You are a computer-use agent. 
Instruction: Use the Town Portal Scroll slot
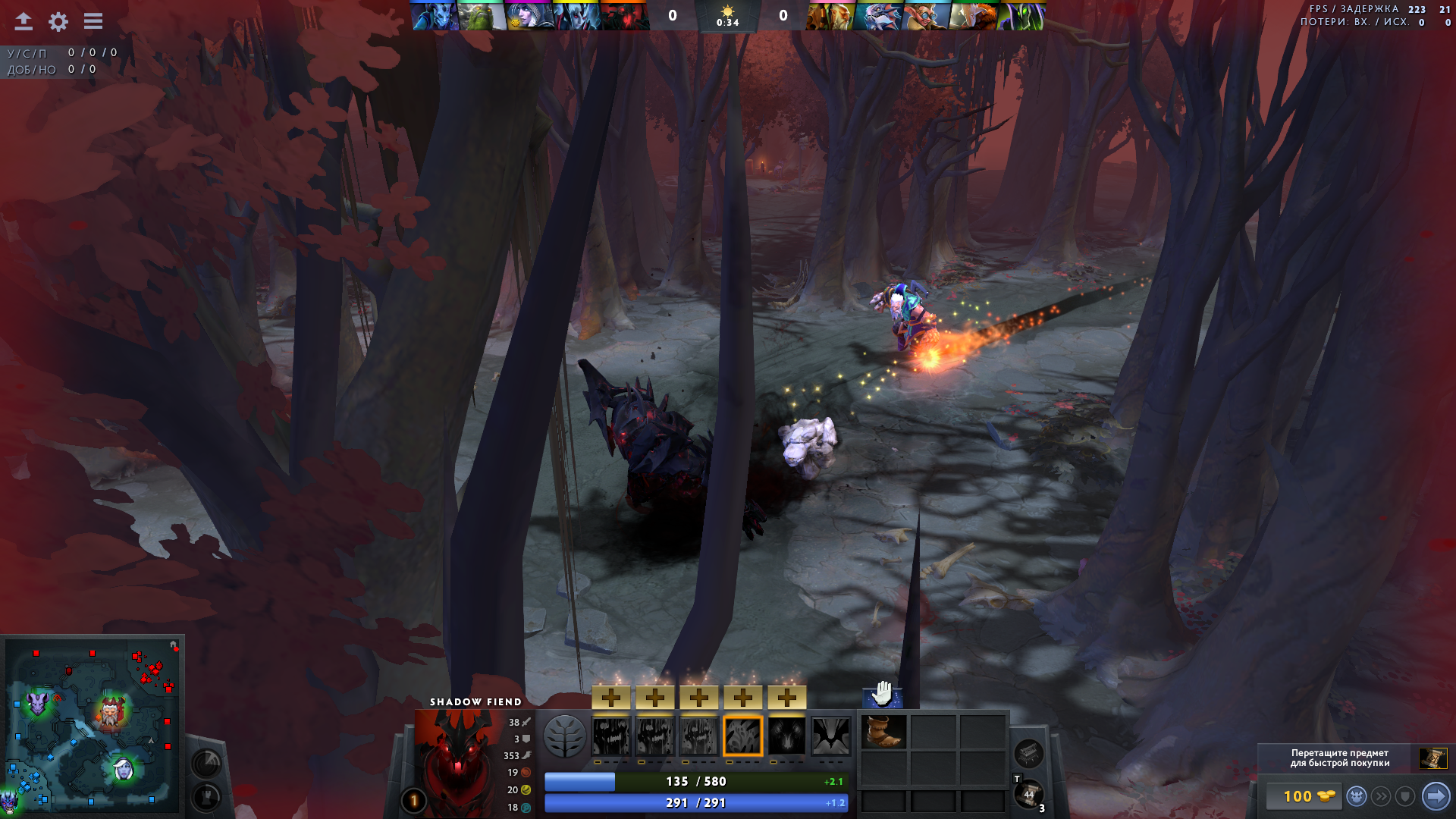(1029, 794)
